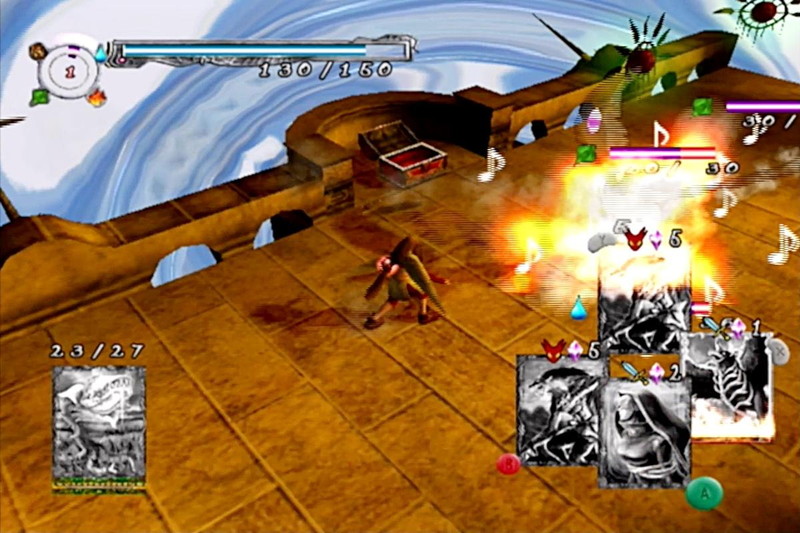Choose the blue water drop element icon

click(x=101, y=53)
